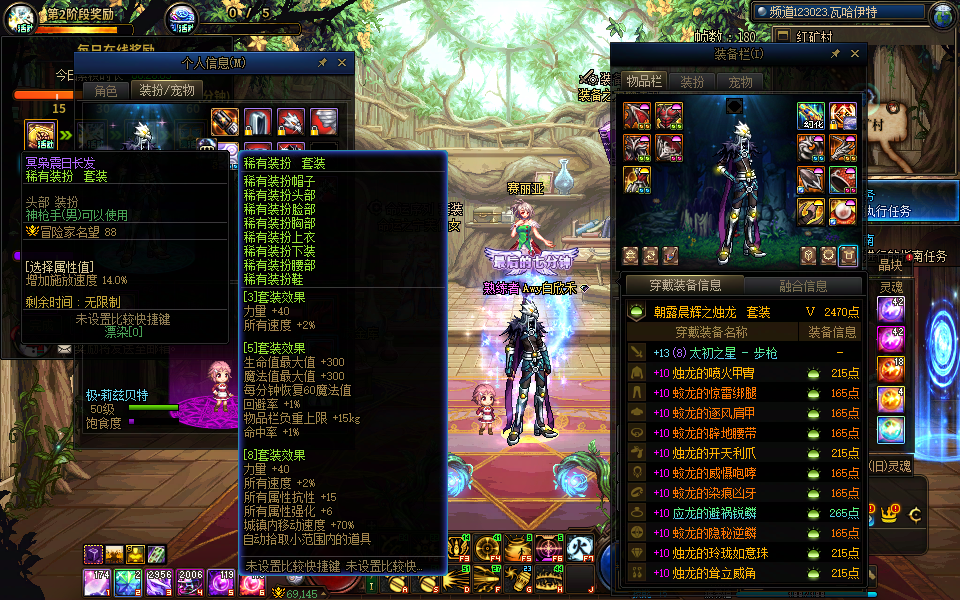
Task: Select the 物品栏 tab
Action: click(x=644, y=82)
